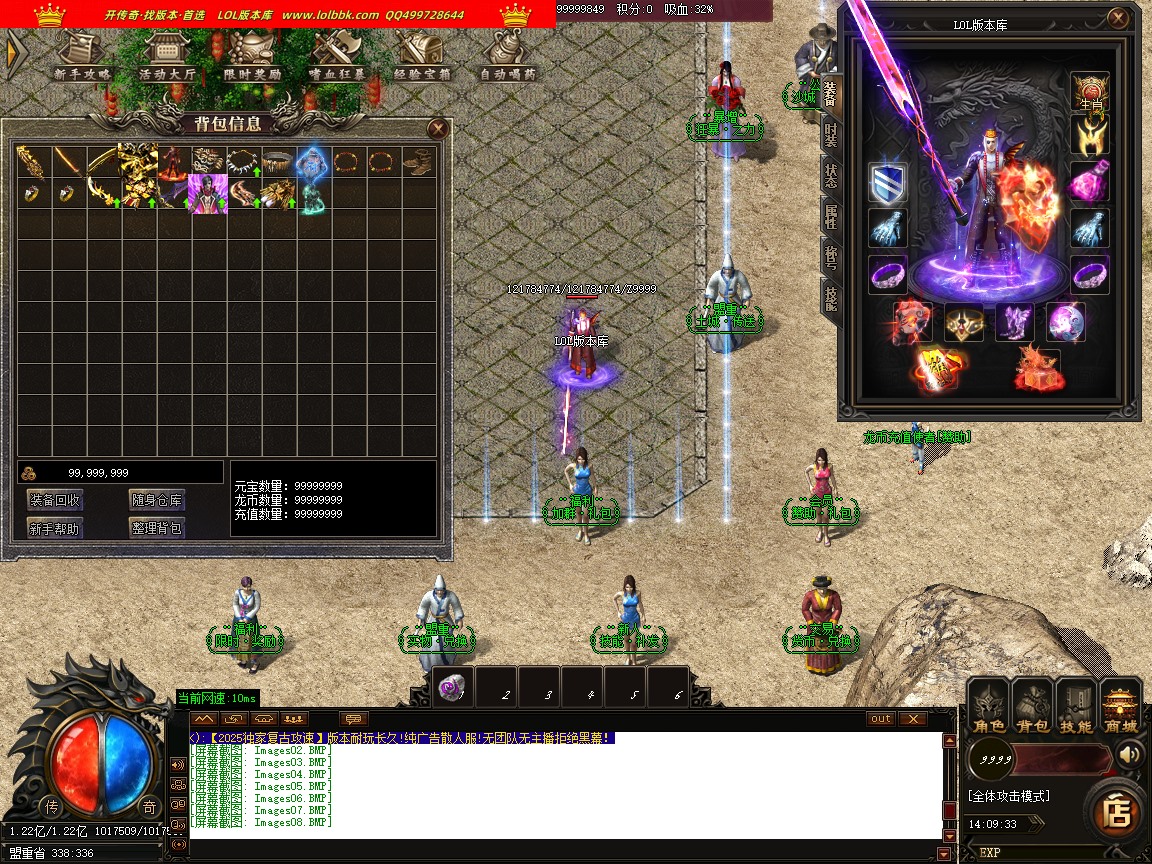The width and height of the screenshot is (1152, 864).
Task: Open the 随身仓库 portable warehouse
Action: [156, 500]
